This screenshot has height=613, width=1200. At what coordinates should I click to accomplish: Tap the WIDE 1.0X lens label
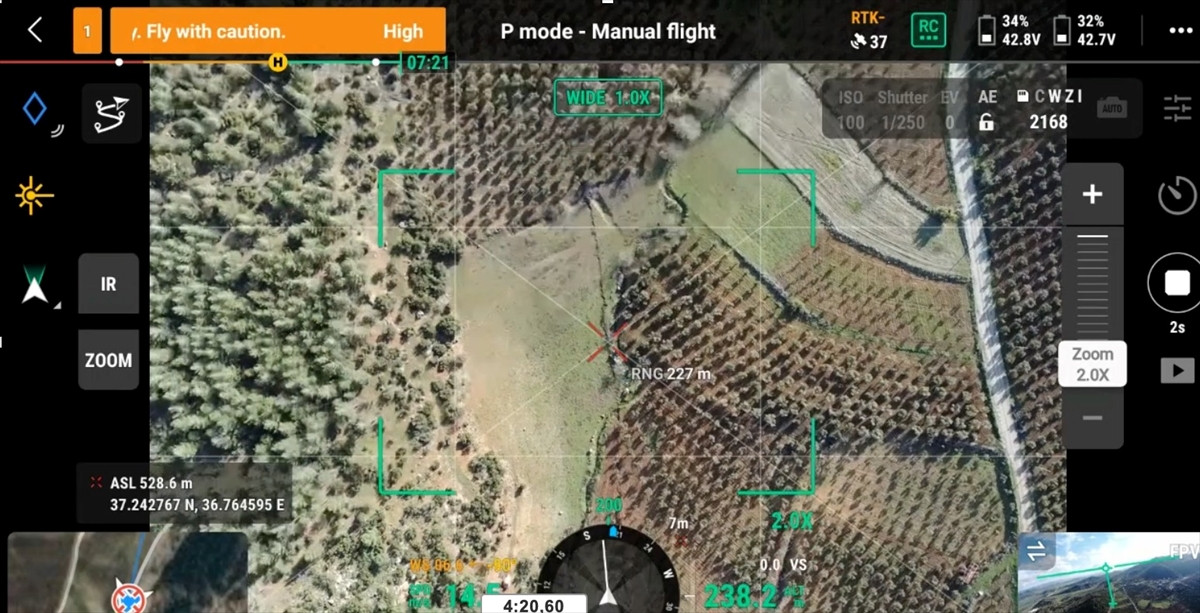coord(608,98)
